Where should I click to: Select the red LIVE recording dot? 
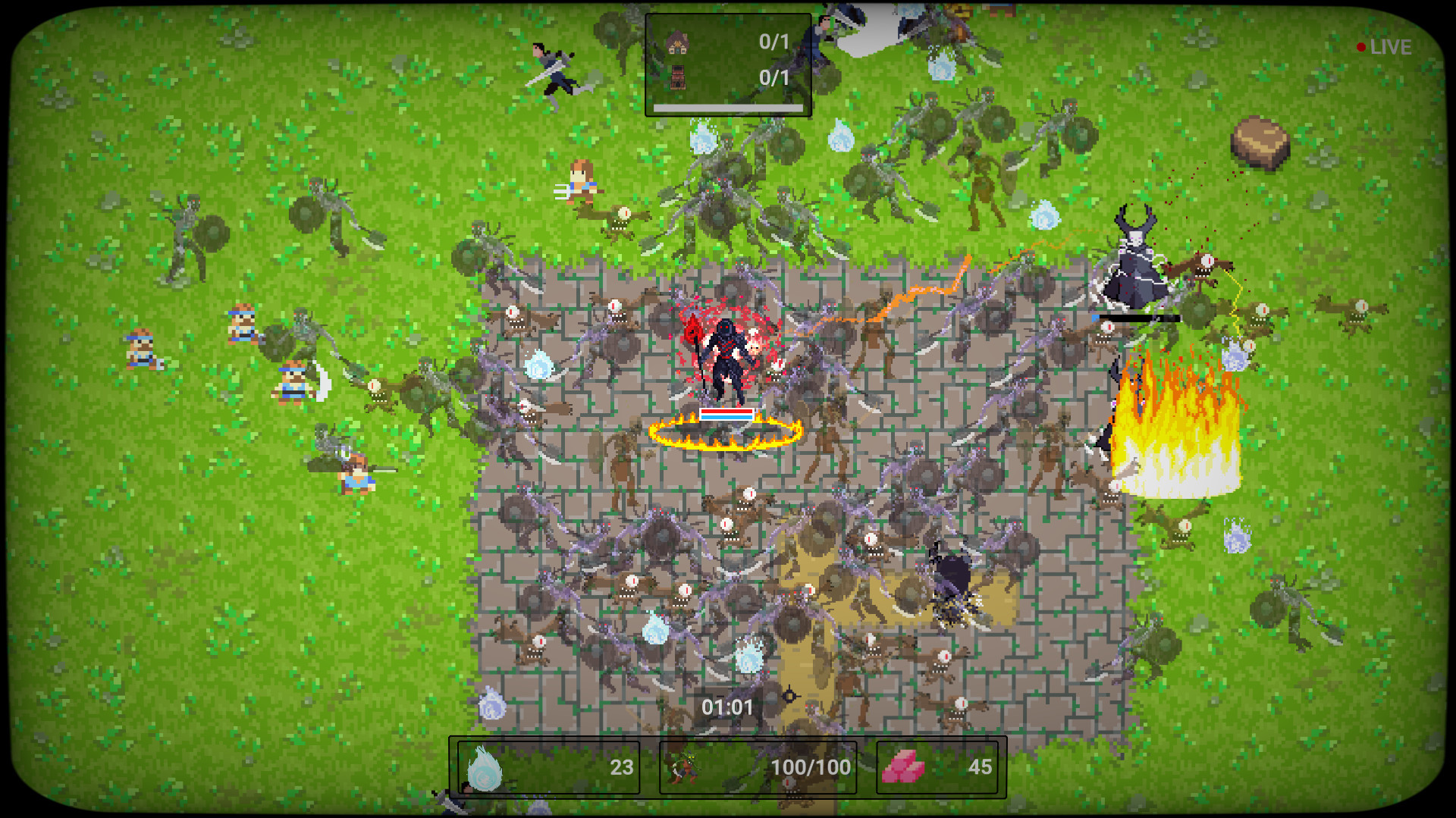pos(1360,47)
